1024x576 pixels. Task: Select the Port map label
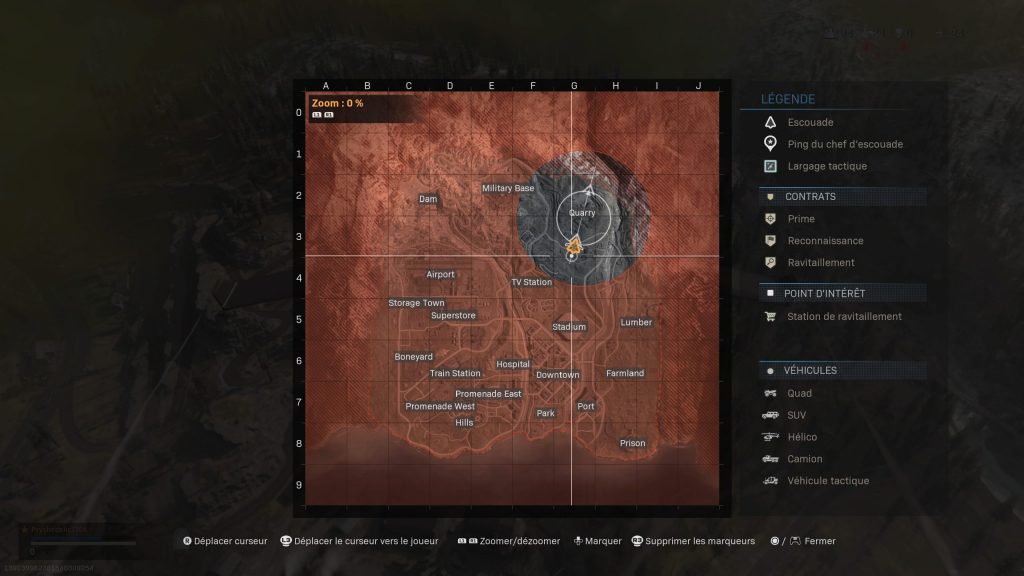point(586,406)
